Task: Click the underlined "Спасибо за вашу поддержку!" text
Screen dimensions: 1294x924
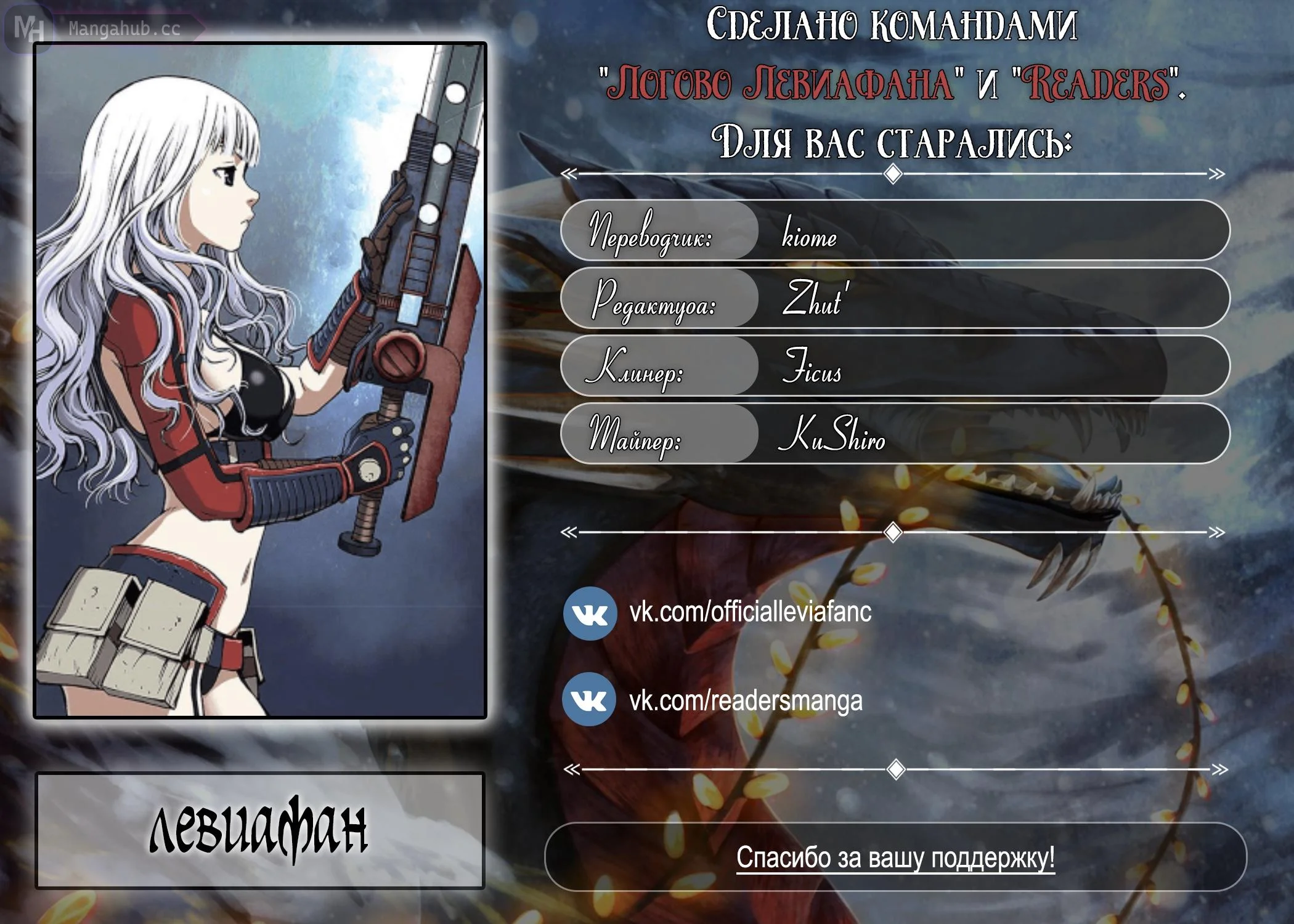Action: tap(895, 857)
